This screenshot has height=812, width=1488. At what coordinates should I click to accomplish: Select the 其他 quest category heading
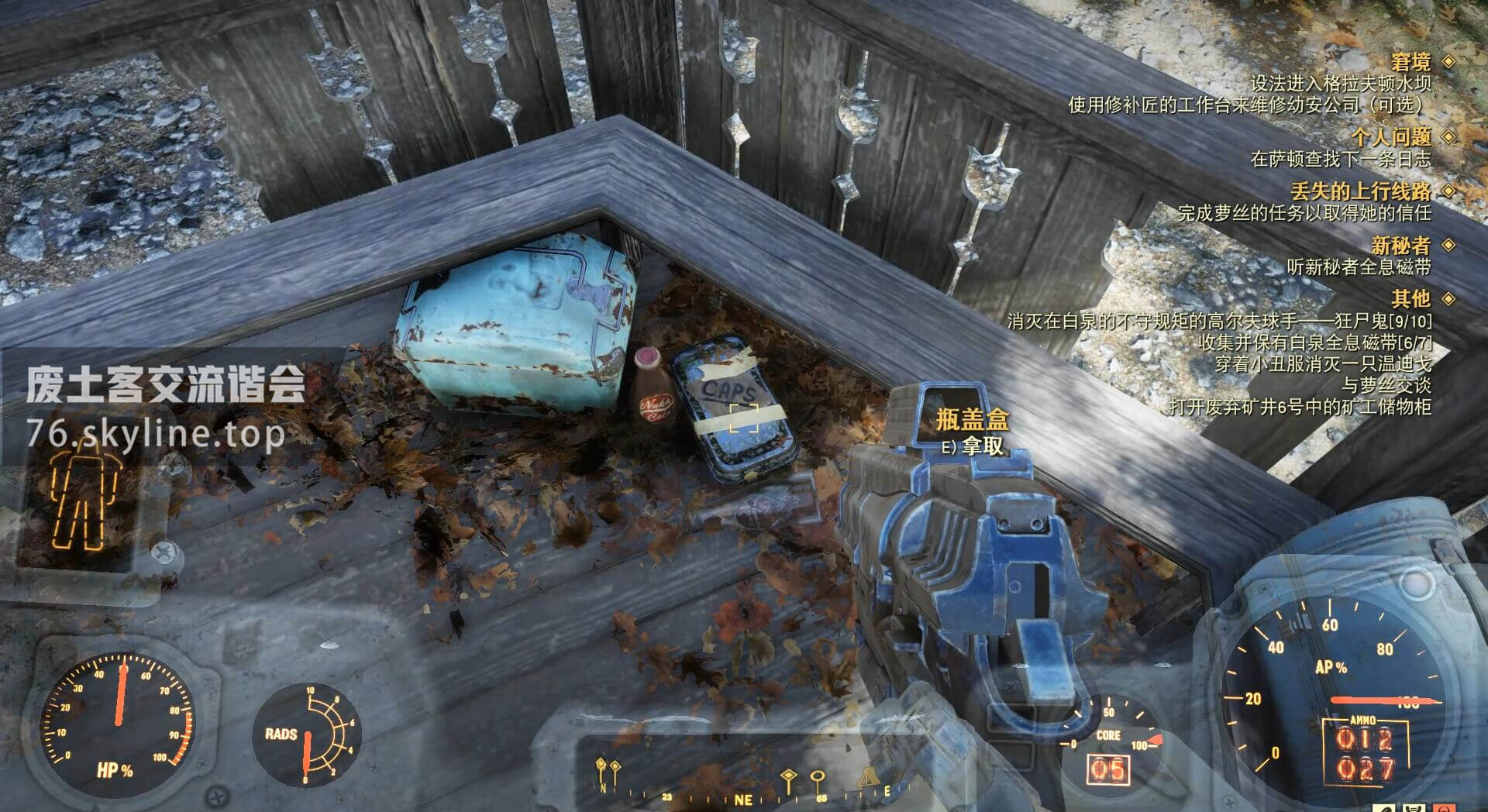coord(1410,298)
